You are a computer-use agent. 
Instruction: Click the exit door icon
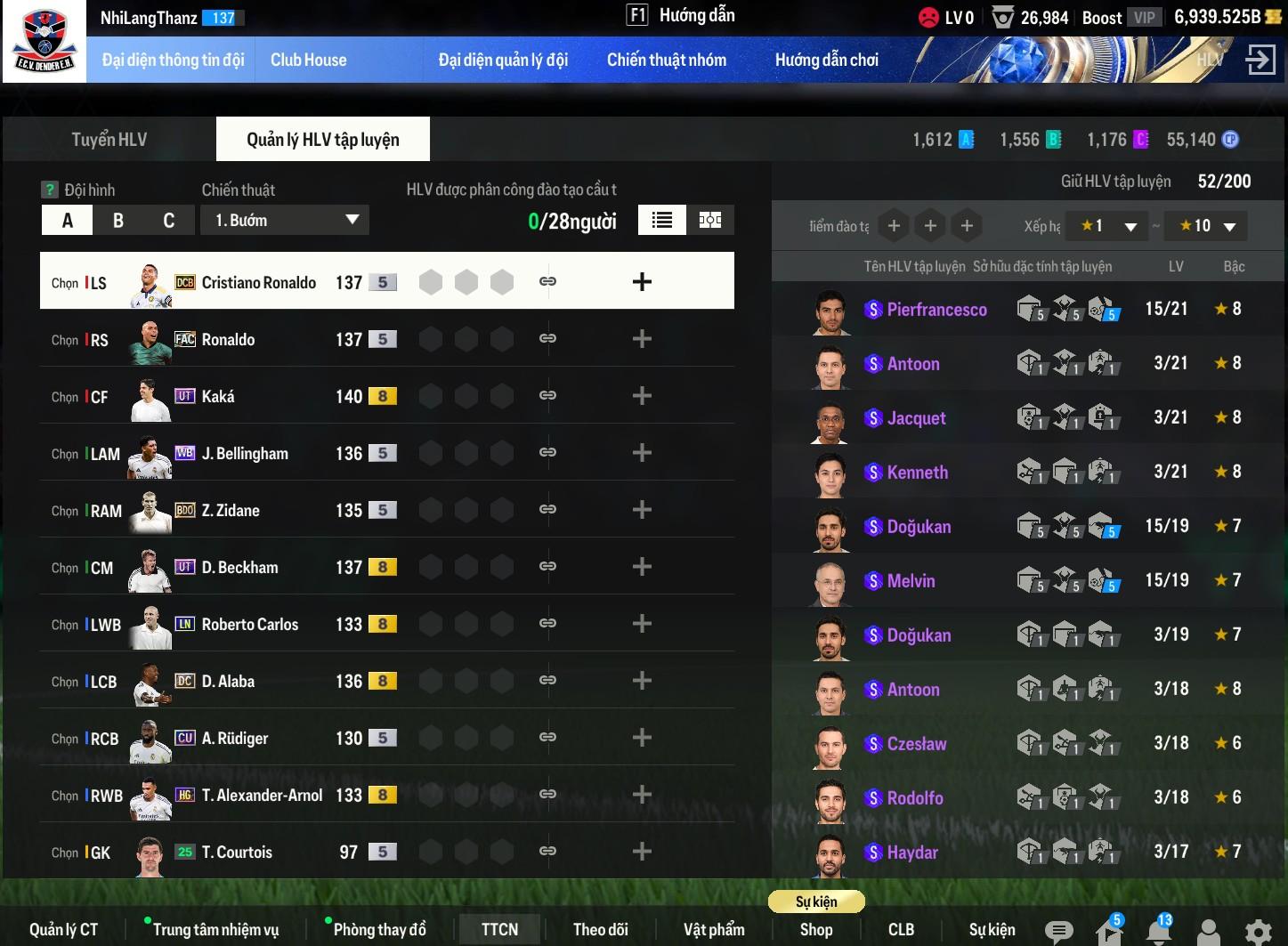[1260, 60]
